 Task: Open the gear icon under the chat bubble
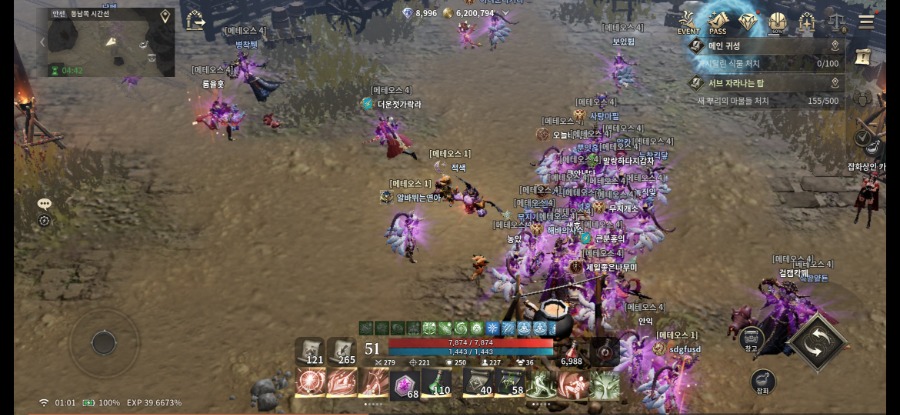click(44, 220)
